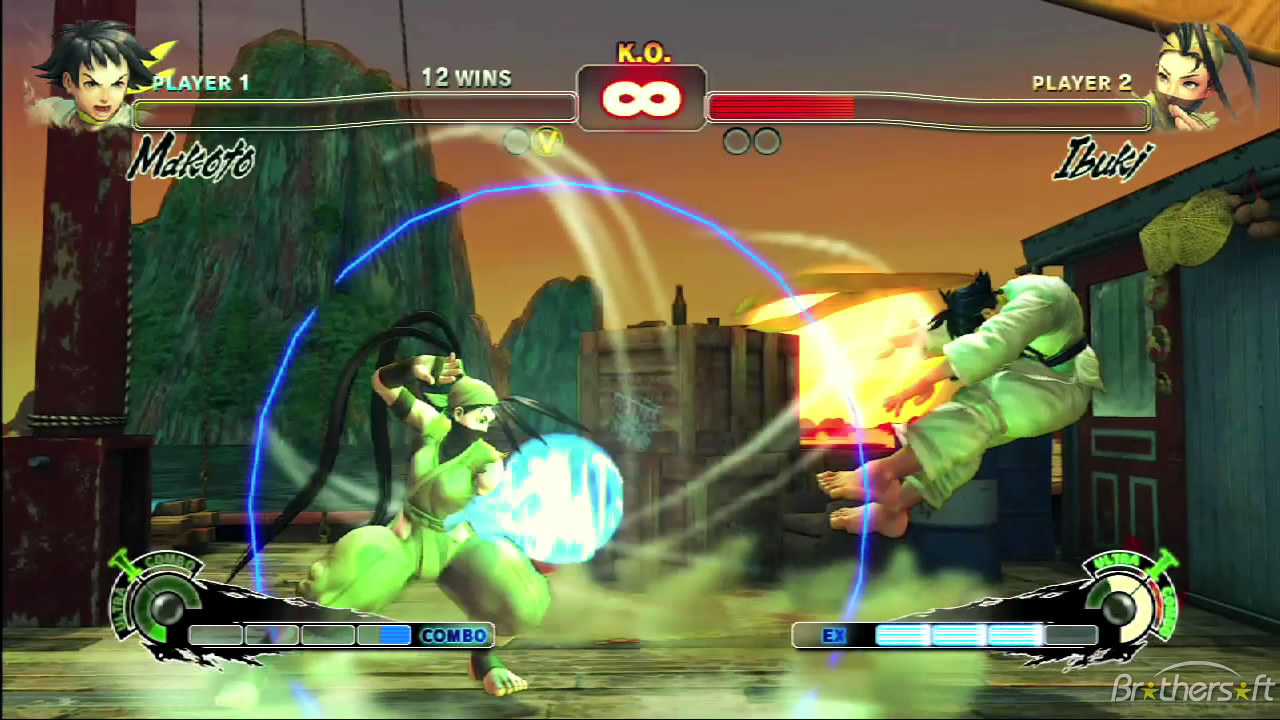Click Ibuki's character portrait

point(1190,78)
